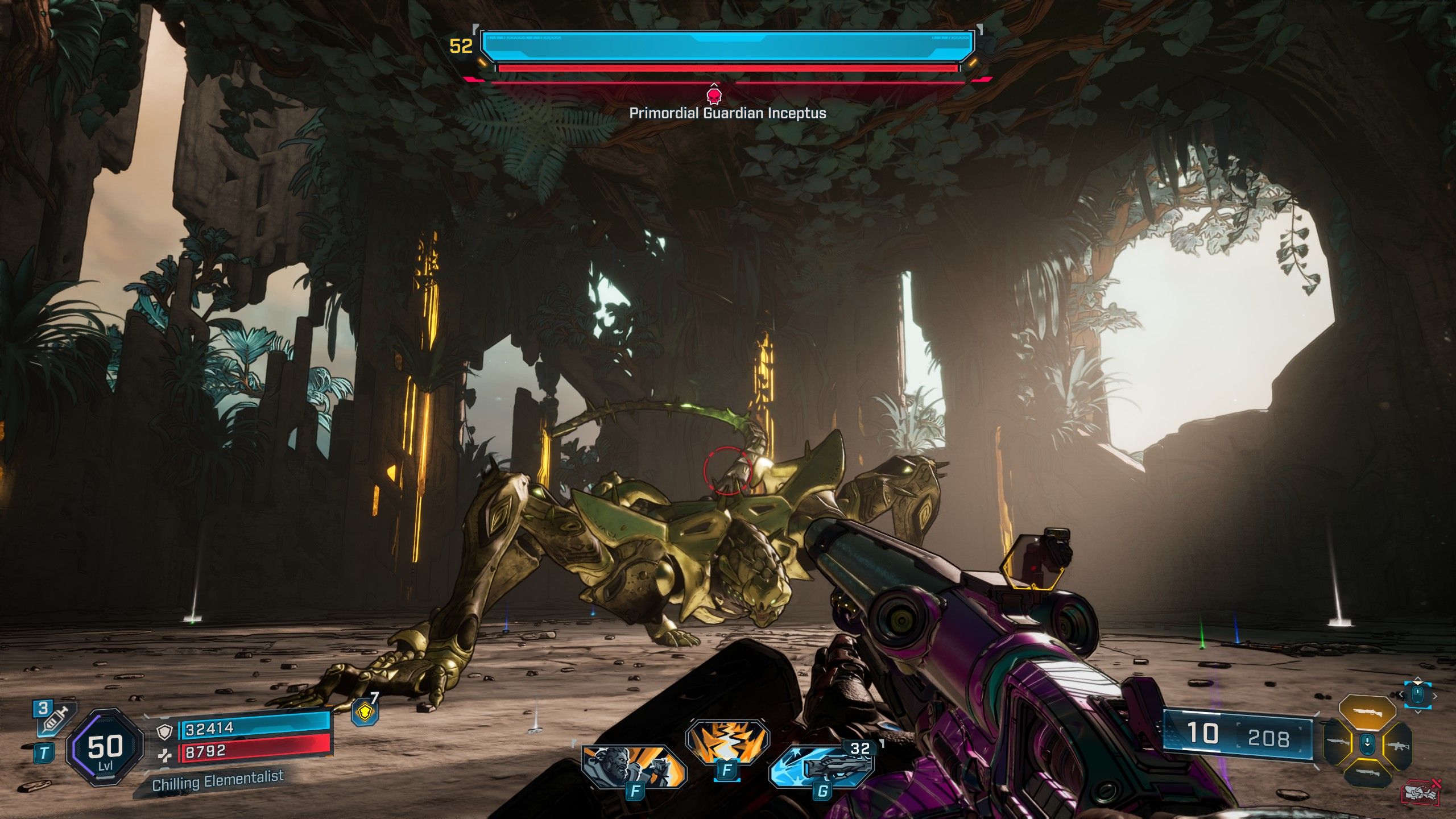This screenshot has width=1456, height=819.
Task: Select the boss skull marker icon
Action: 713,94
